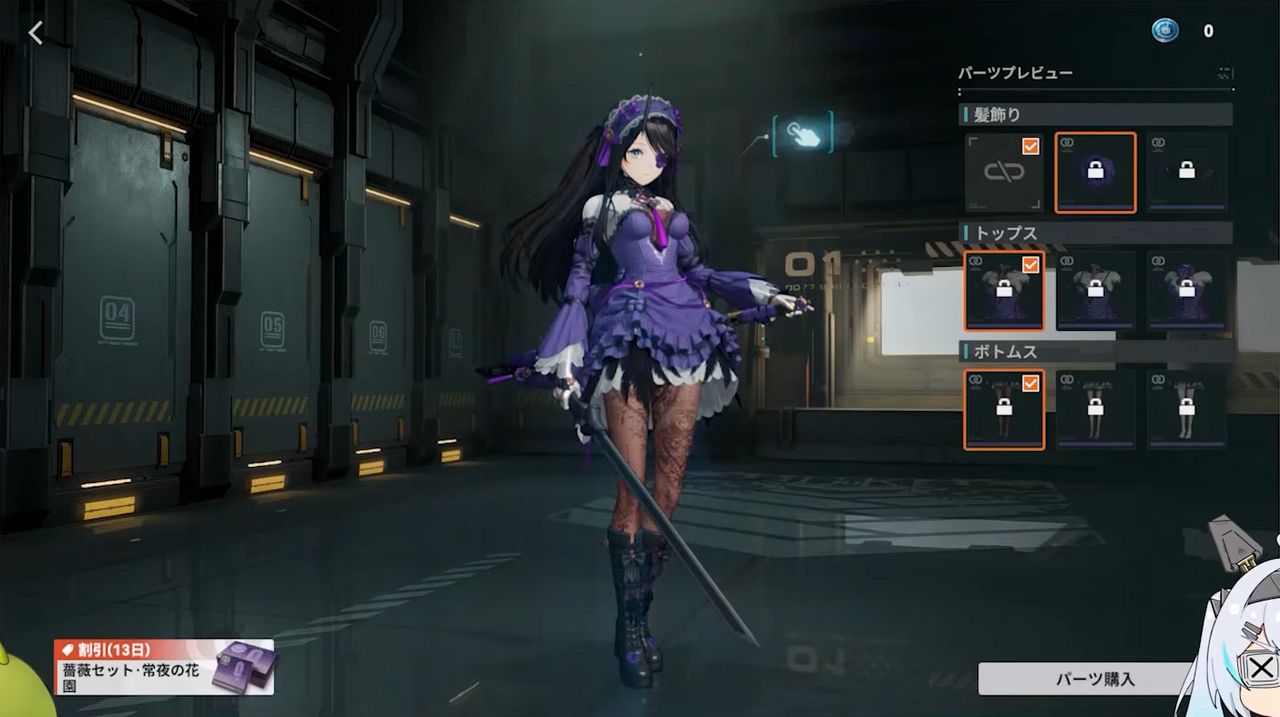Preview the third bottoms part

(1187, 409)
